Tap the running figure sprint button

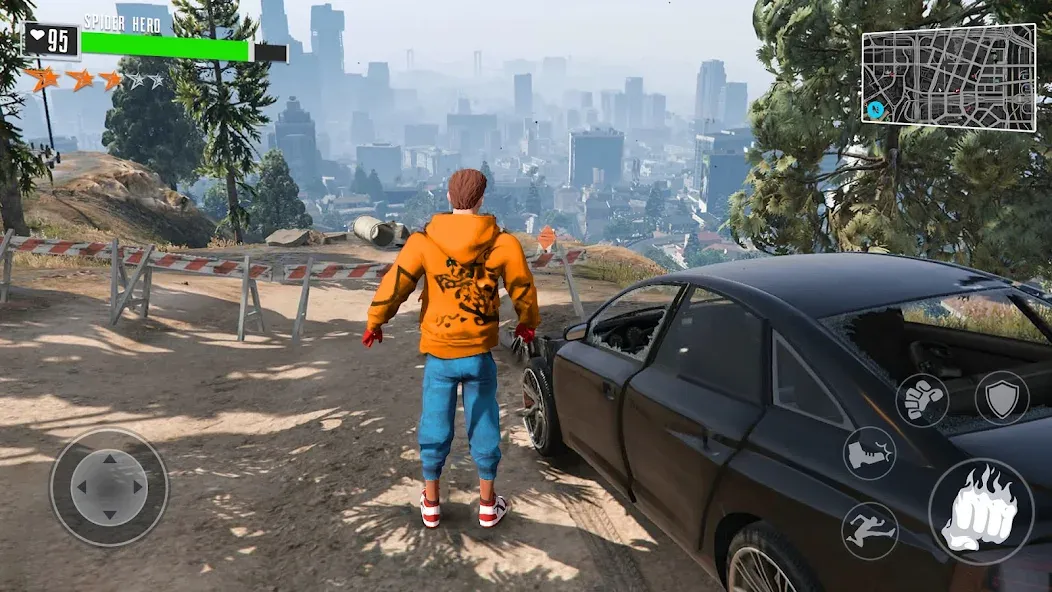(x=869, y=530)
